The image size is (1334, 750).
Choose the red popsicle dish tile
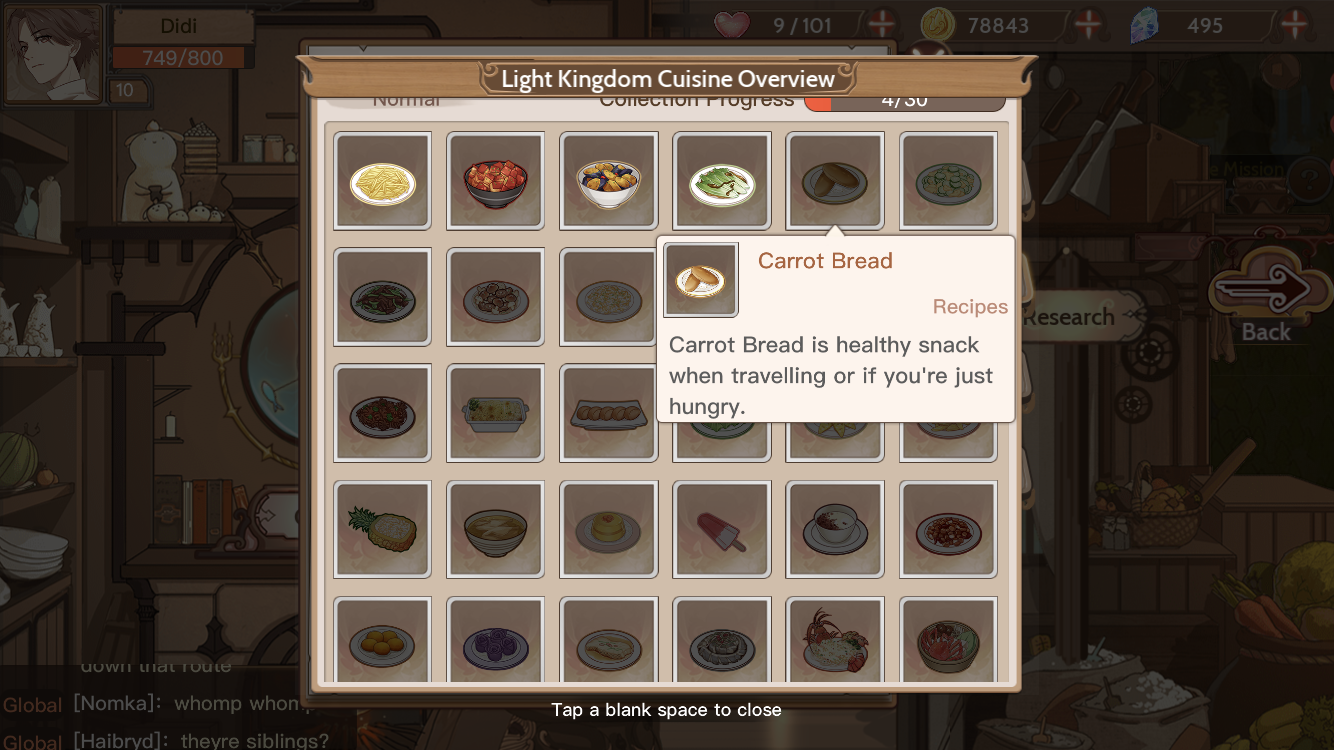tap(722, 529)
